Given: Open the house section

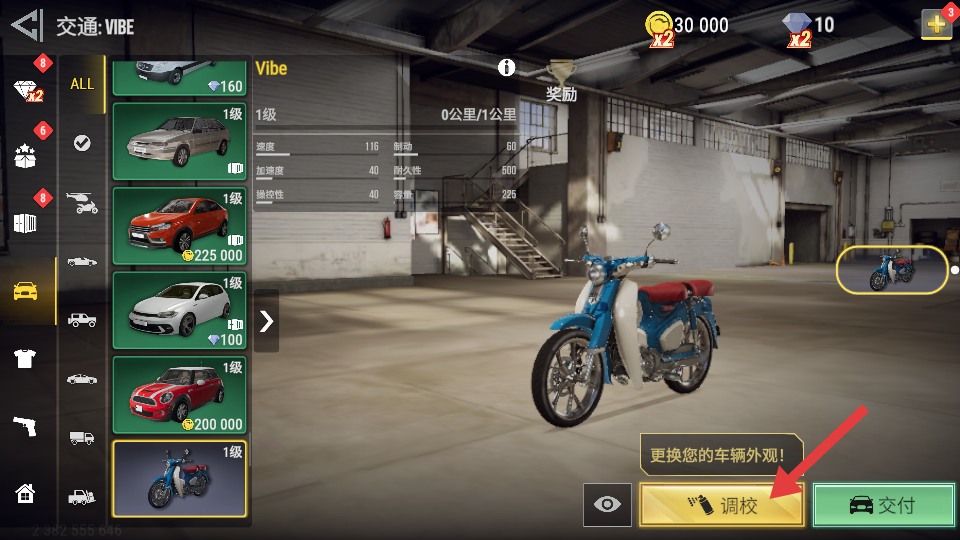Looking at the screenshot, I should tap(26, 492).
